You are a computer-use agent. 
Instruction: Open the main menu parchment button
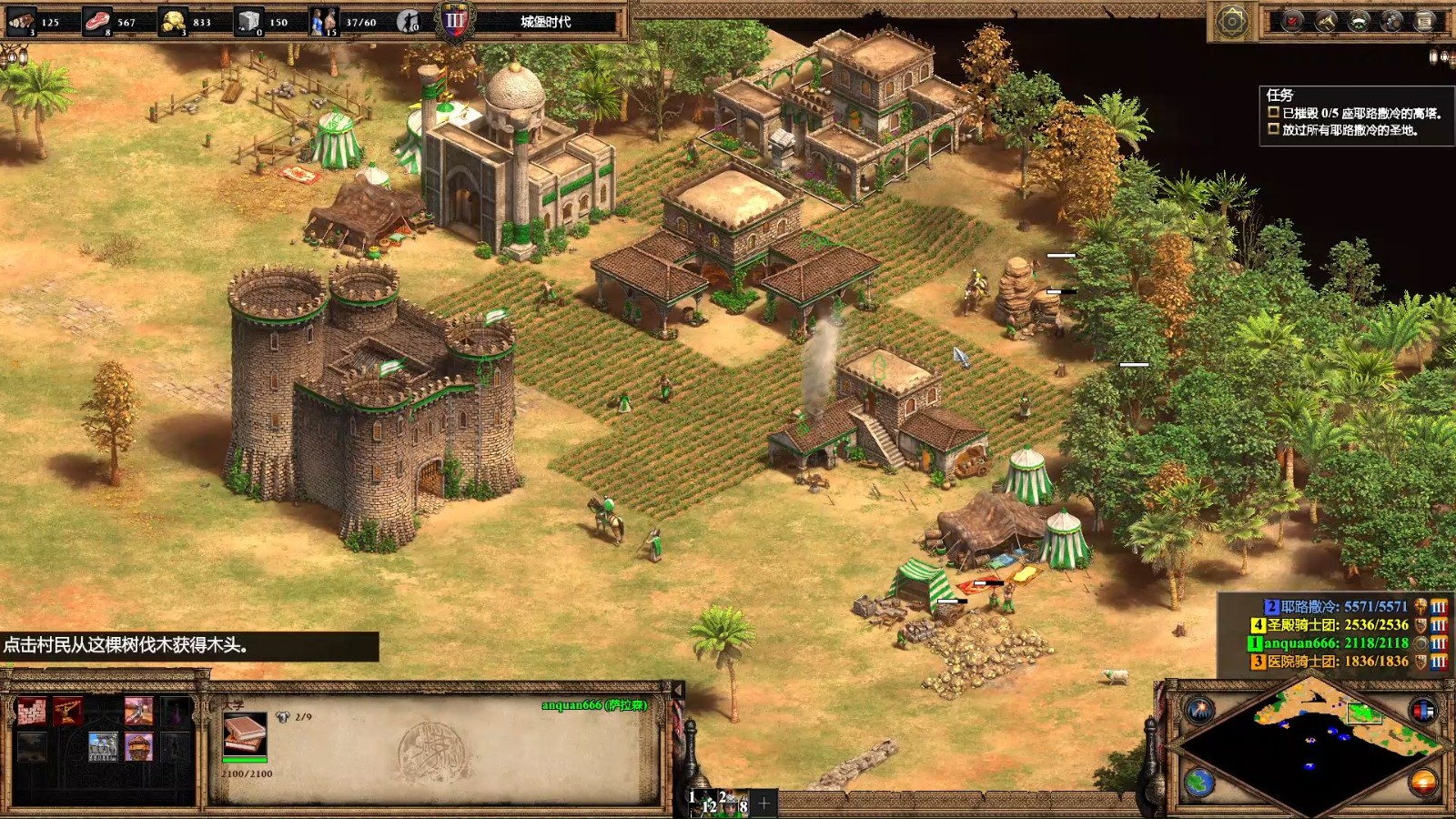(1426, 22)
